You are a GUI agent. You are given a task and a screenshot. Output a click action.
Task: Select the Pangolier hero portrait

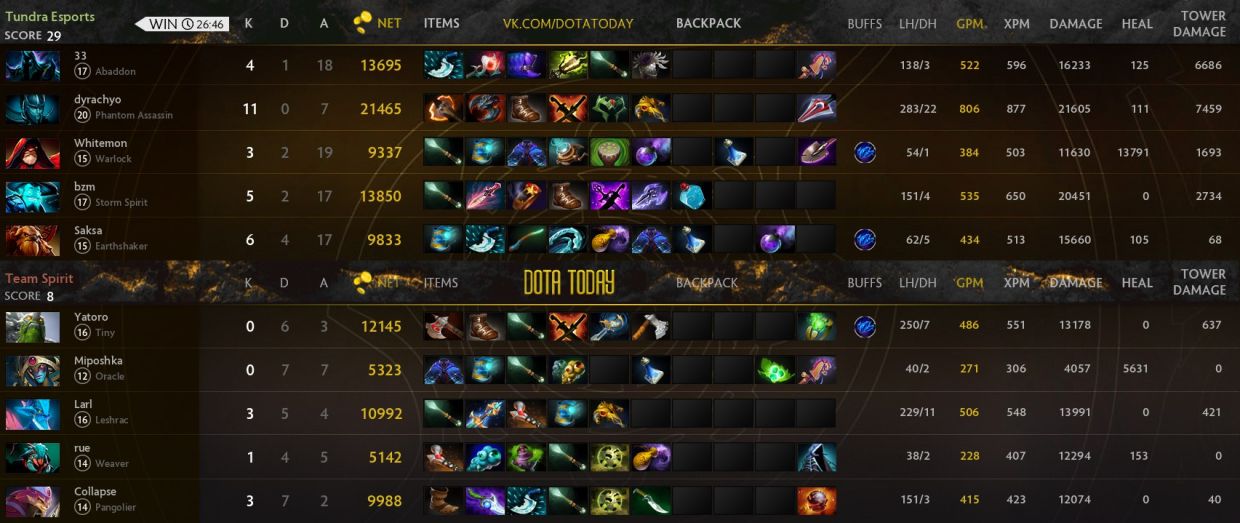point(33,501)
